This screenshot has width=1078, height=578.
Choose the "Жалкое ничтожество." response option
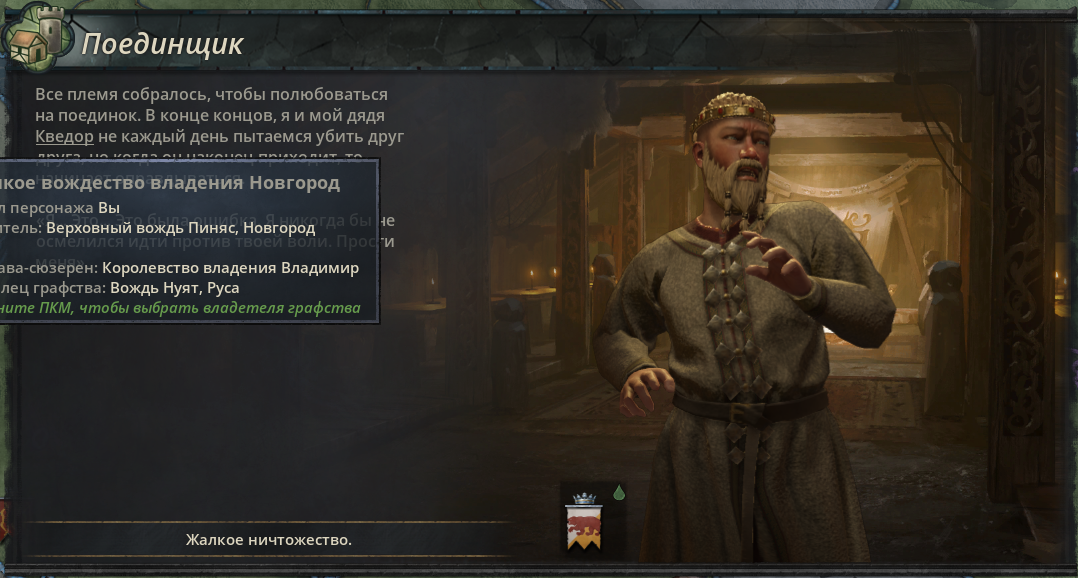(268, 540)
